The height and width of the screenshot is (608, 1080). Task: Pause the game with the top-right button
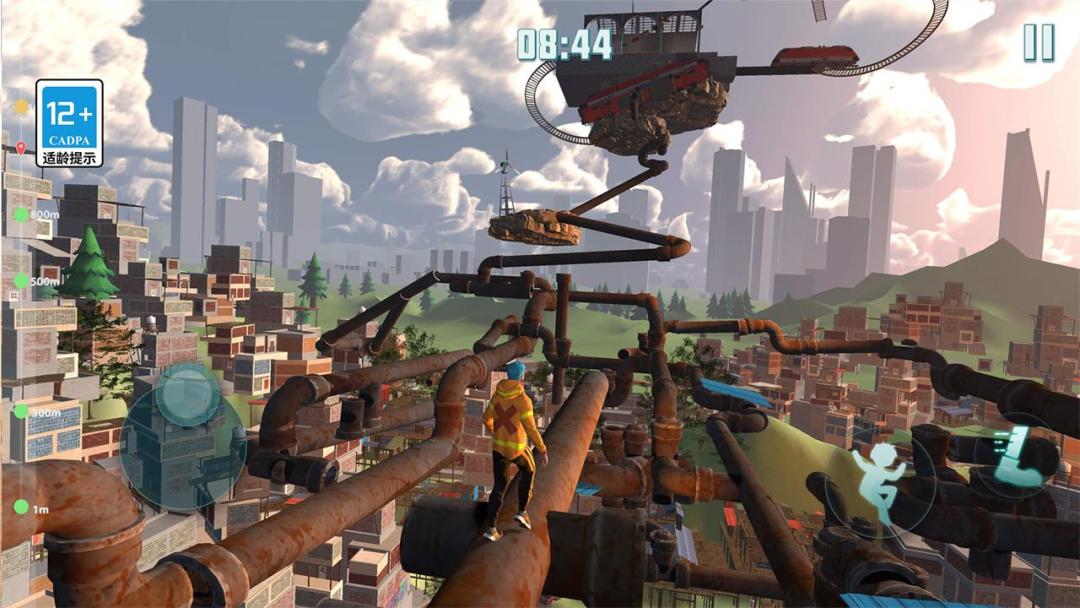coord(1038,43)
